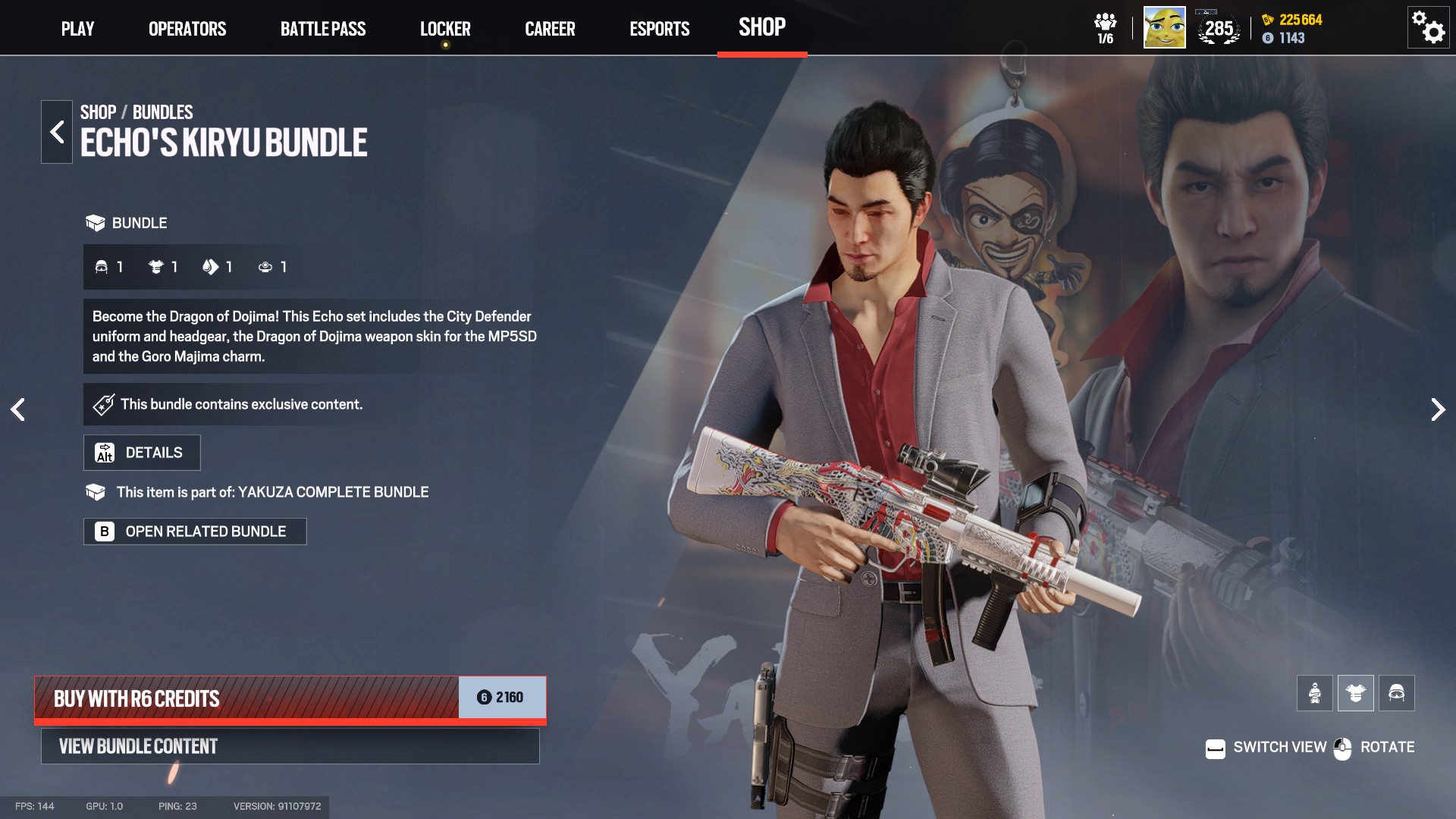Go to the Battle Pass tab
Screen dimensions: 1456x819
coord(323,29)
